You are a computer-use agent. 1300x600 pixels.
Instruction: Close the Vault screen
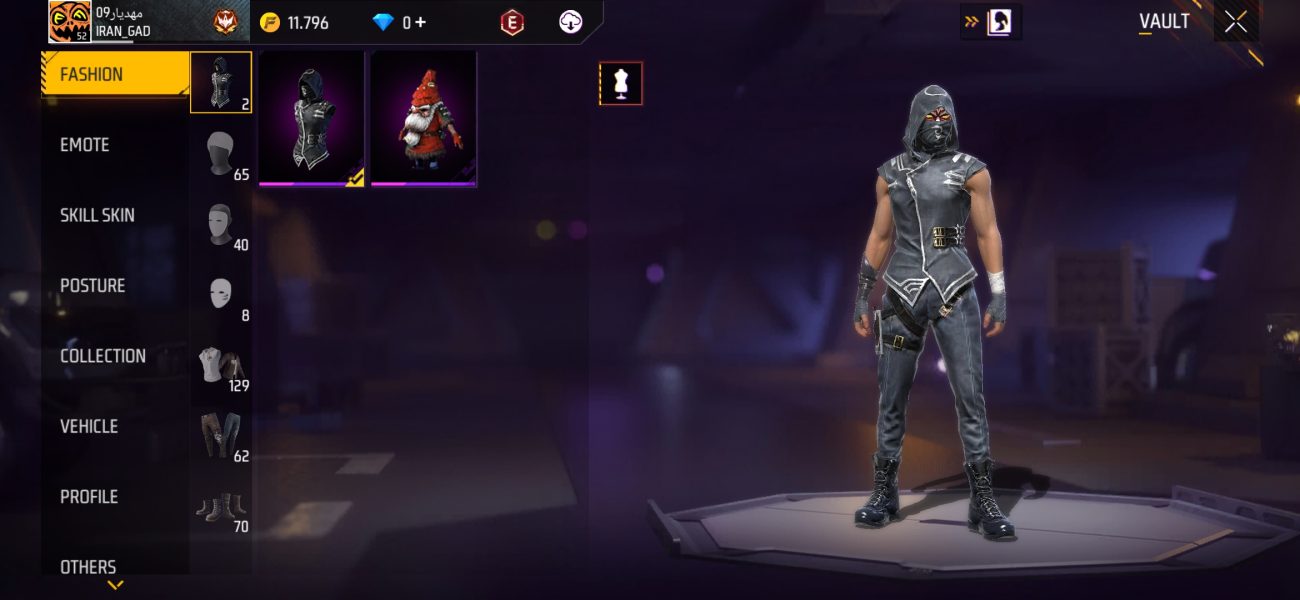coord(1236,22)
